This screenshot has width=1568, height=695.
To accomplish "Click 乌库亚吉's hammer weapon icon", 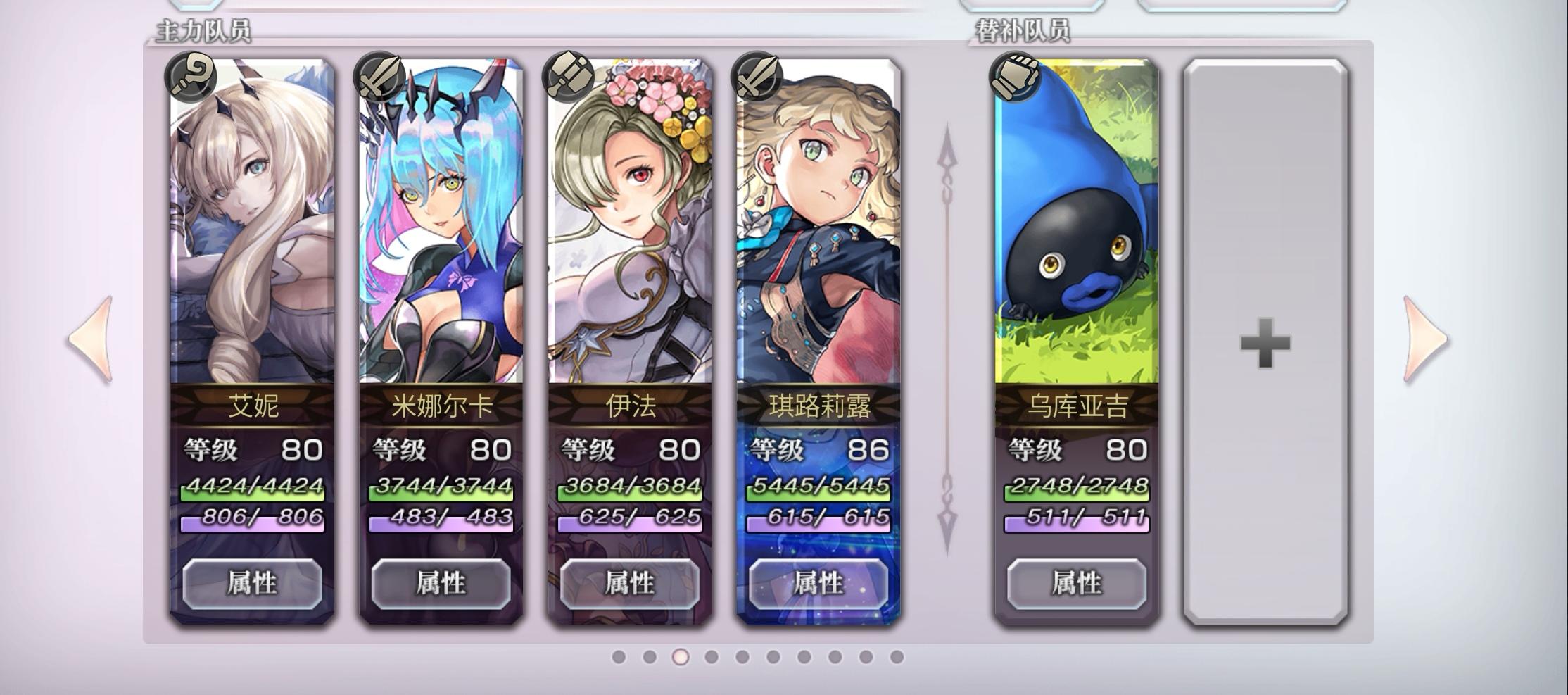I will pos(1012,79).
